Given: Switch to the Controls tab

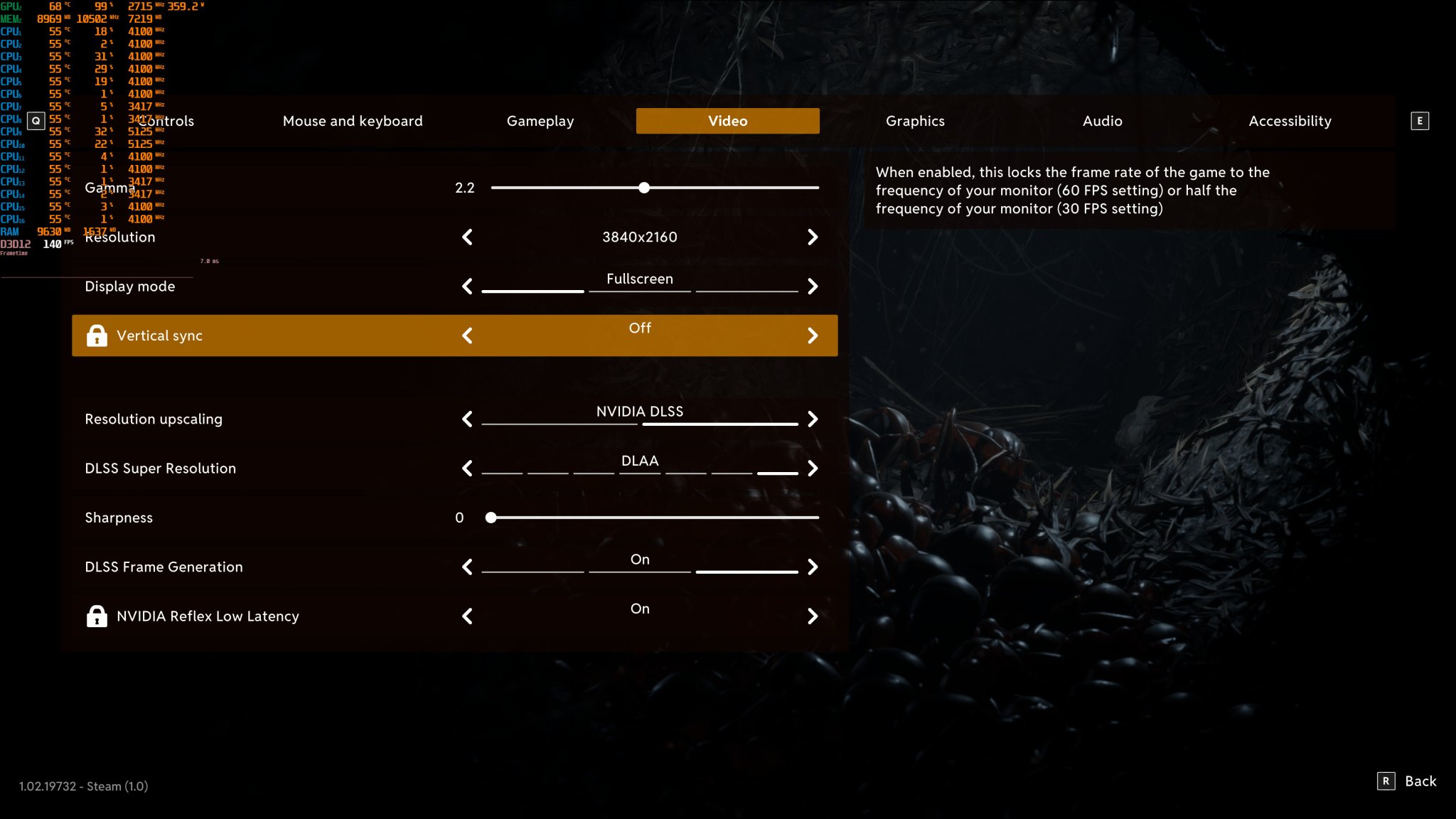Looking at the screenshot, I should pos(167,121).
